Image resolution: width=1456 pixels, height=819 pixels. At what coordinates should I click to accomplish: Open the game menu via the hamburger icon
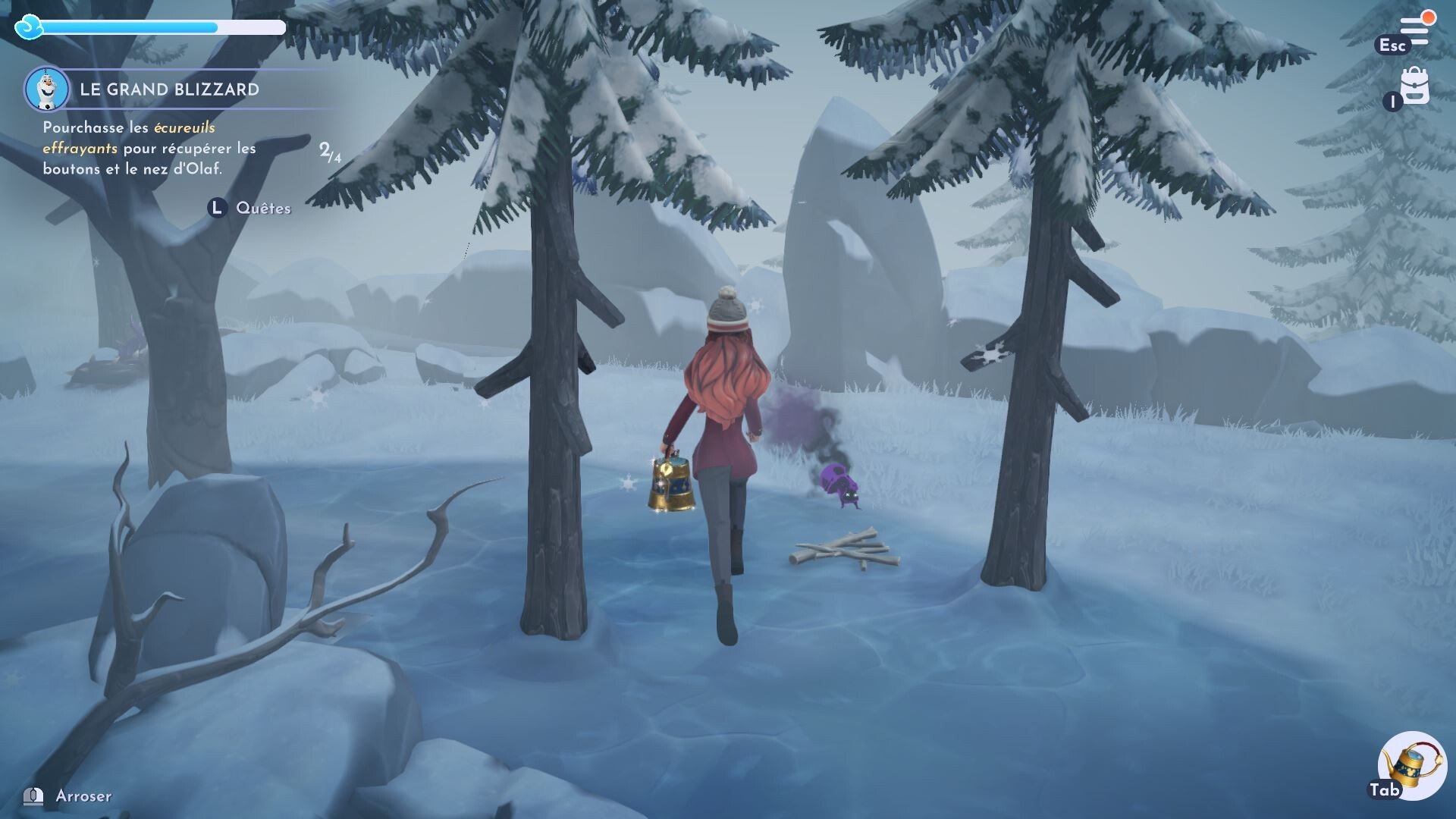pos(1414,30)
